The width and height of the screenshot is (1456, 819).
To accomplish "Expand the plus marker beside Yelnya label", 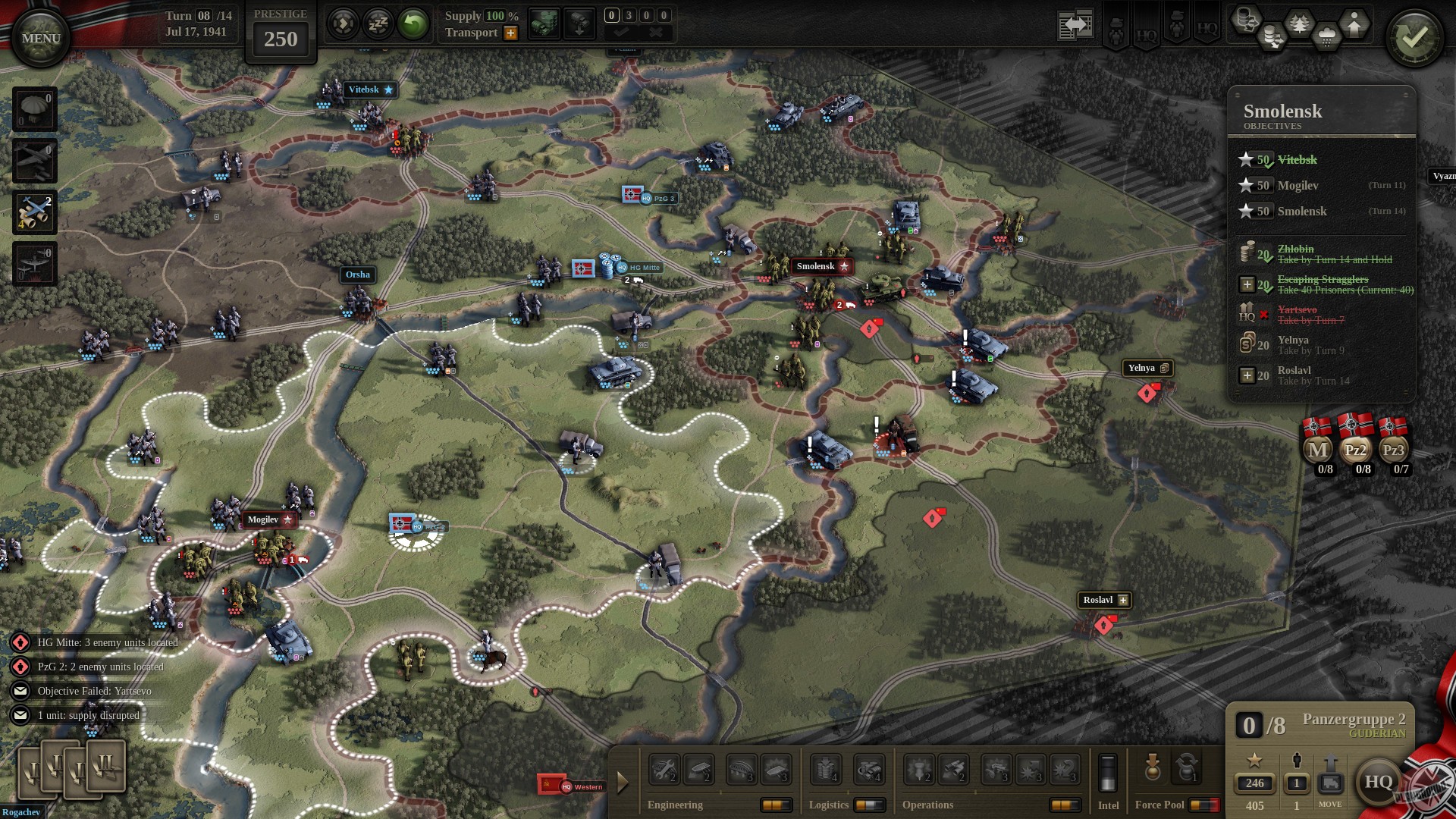I will tap(1165, 369).
